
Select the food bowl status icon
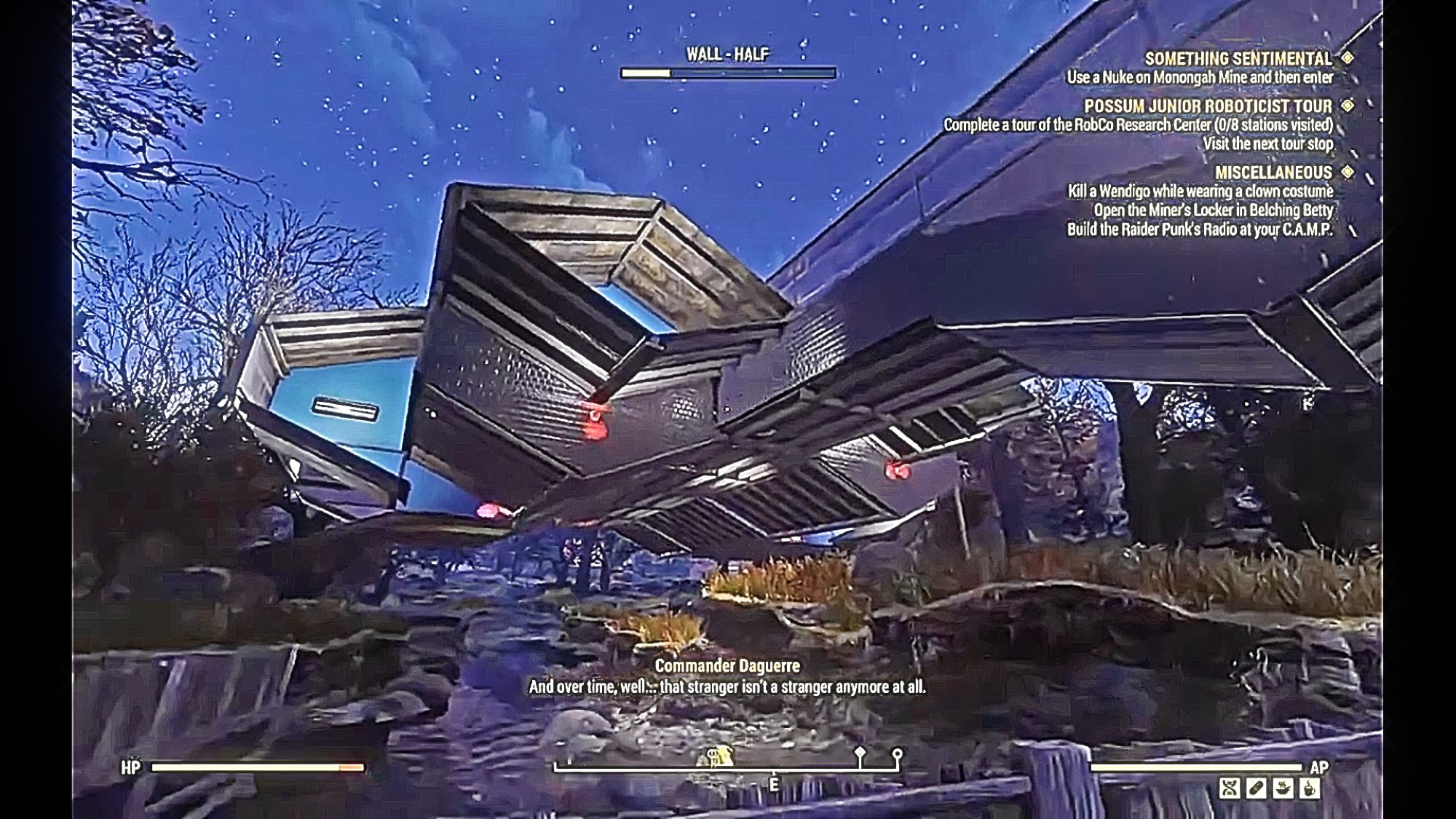pos(1283,788)
